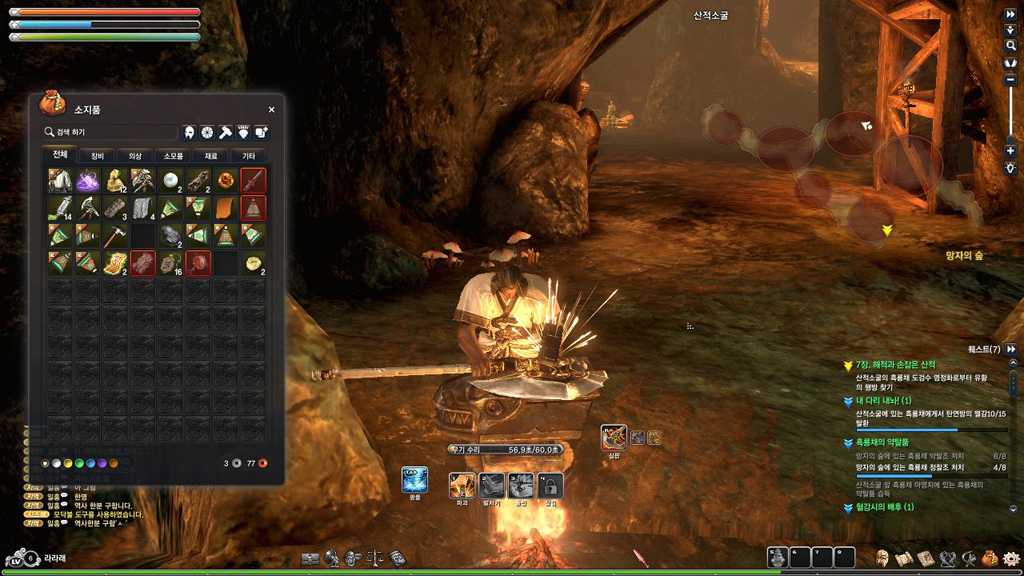Screen dimensions: 1024x576
Task: Click the repair hammer button in inventory header
Action: click(x=225, y=132)
